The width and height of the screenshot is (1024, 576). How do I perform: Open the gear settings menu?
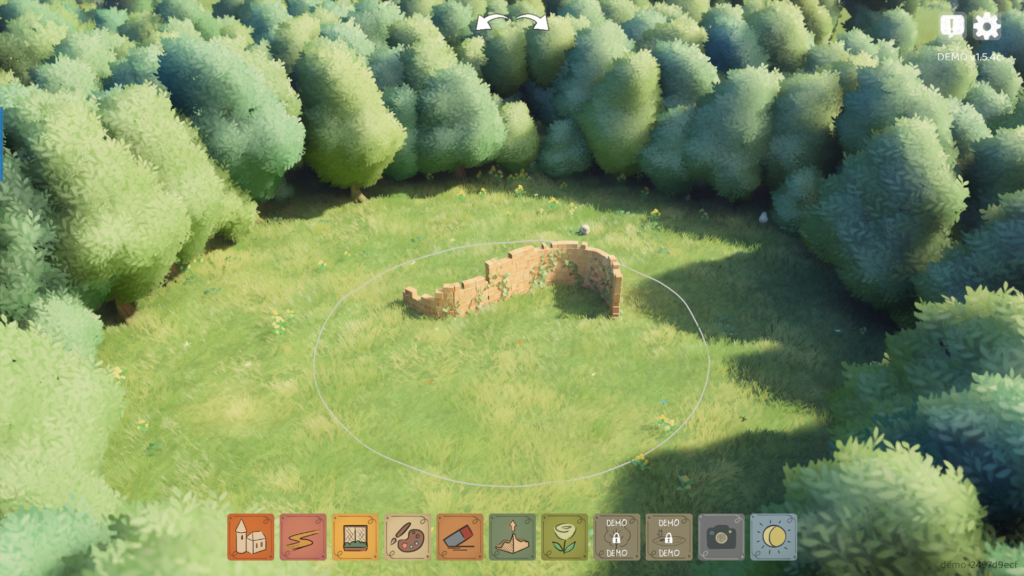coord(986,26)
